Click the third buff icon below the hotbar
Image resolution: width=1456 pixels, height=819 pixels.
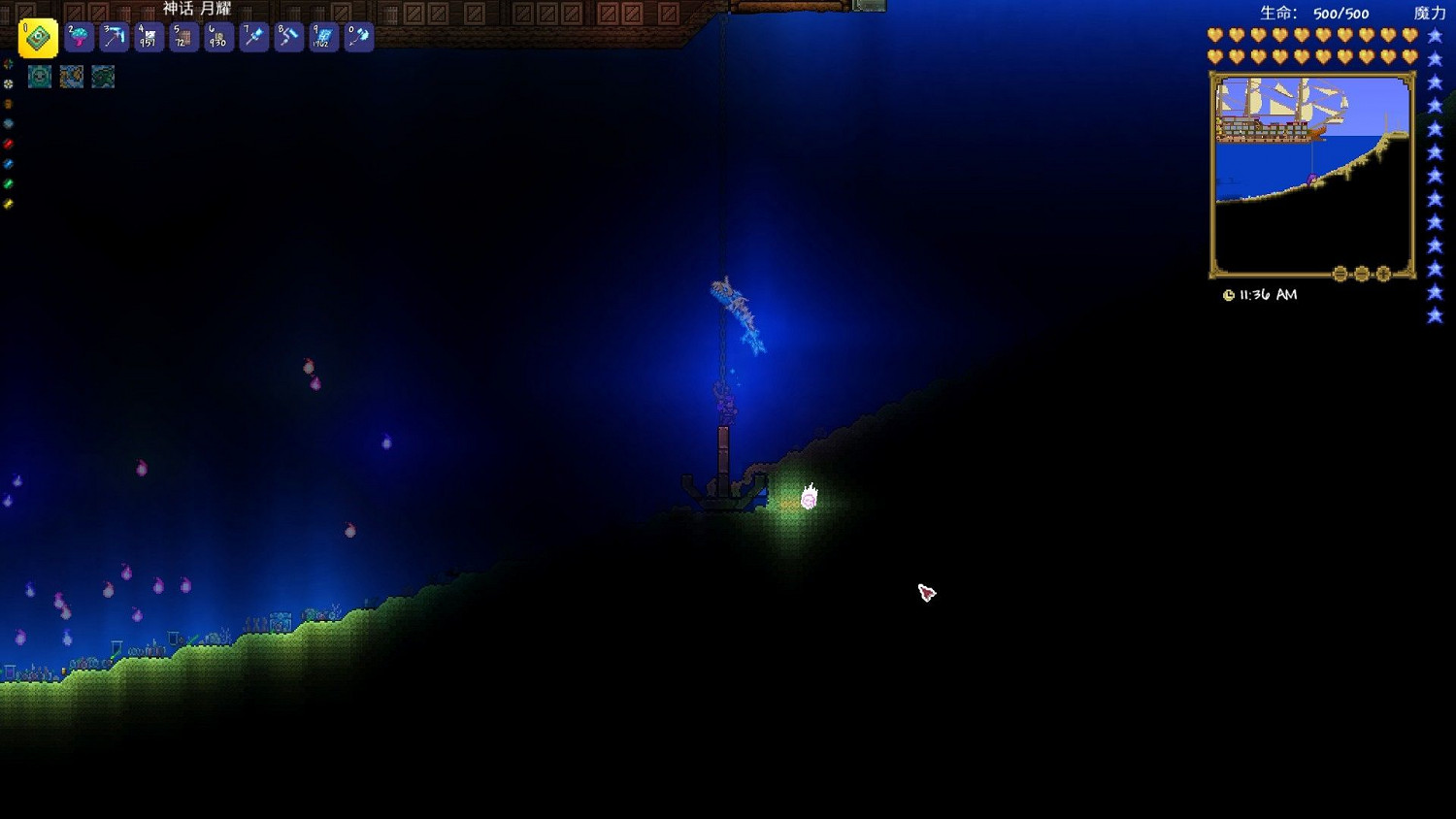pos(102,77)
